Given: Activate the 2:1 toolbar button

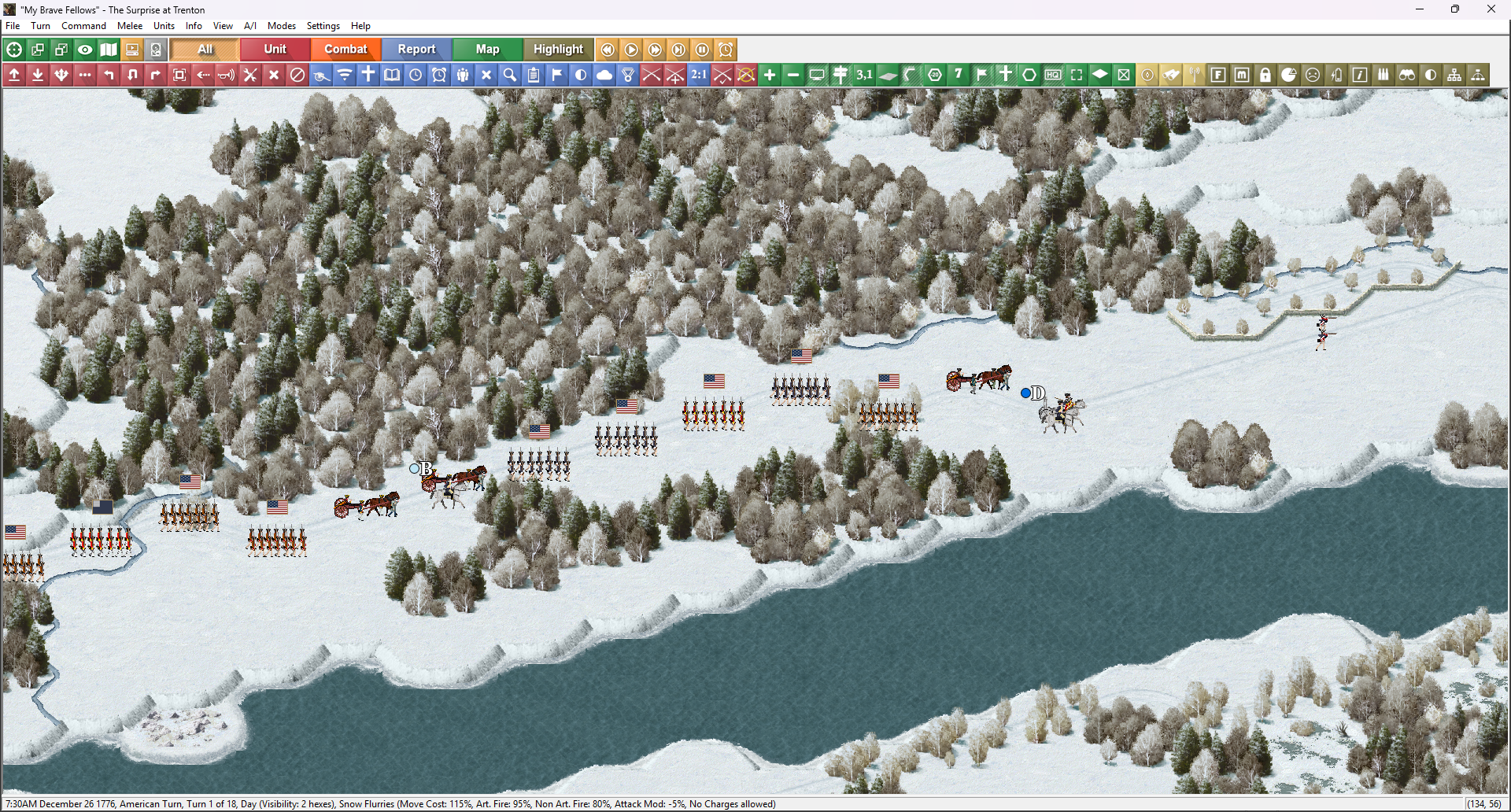Looking at the screenshot, I should pos(699,75).
